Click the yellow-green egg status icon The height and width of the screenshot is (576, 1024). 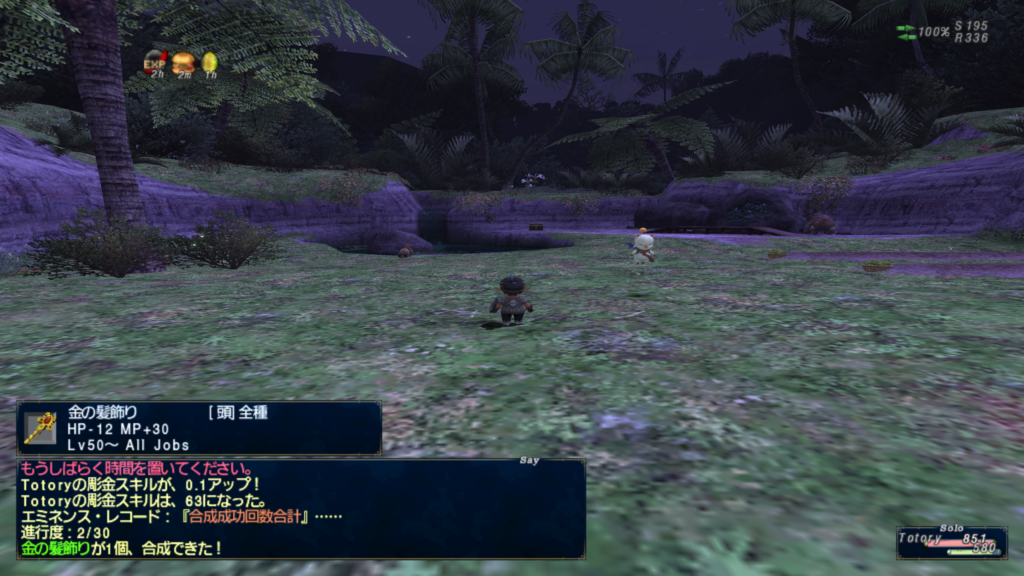[x=210, y=62]
